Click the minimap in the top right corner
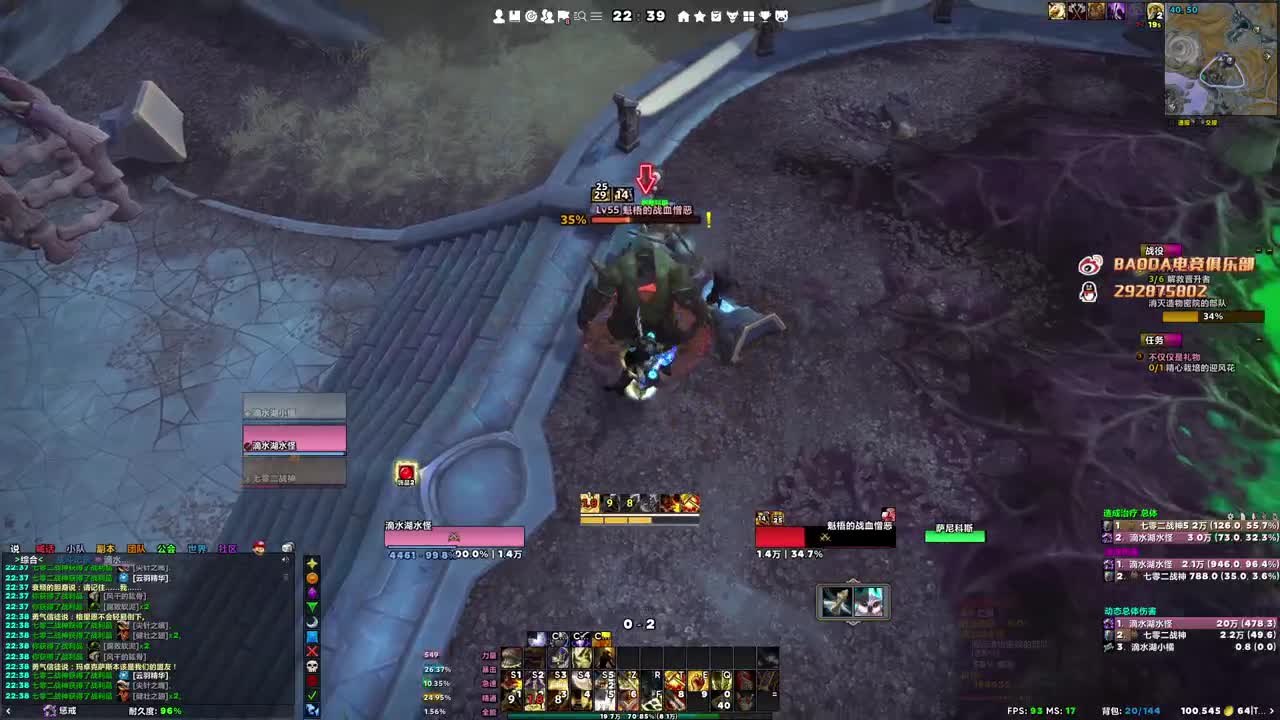This screenshot has height=720, width=1280. tap(1222, 60)
